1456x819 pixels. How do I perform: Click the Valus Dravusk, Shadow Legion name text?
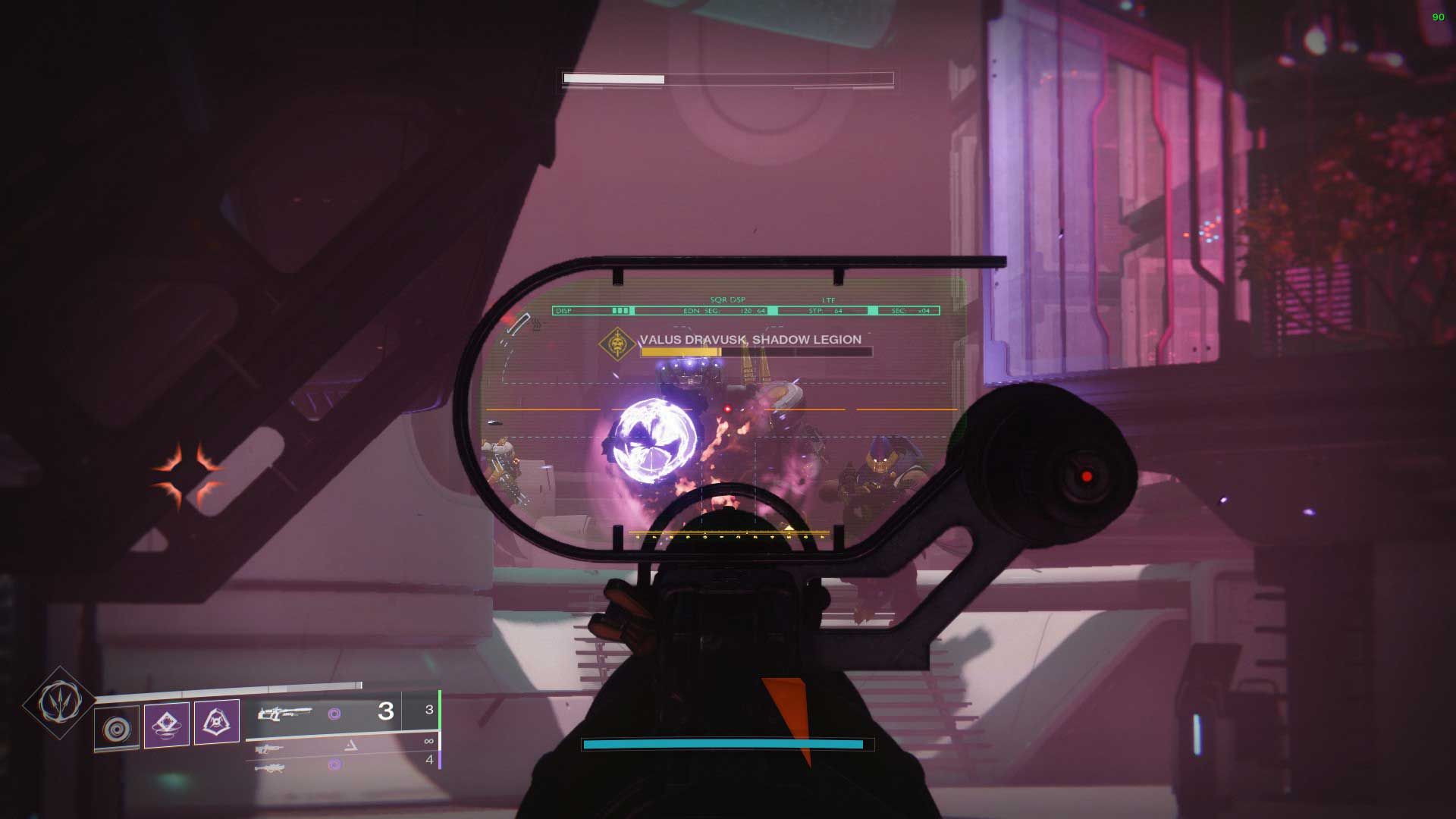(x=751, y=340)
